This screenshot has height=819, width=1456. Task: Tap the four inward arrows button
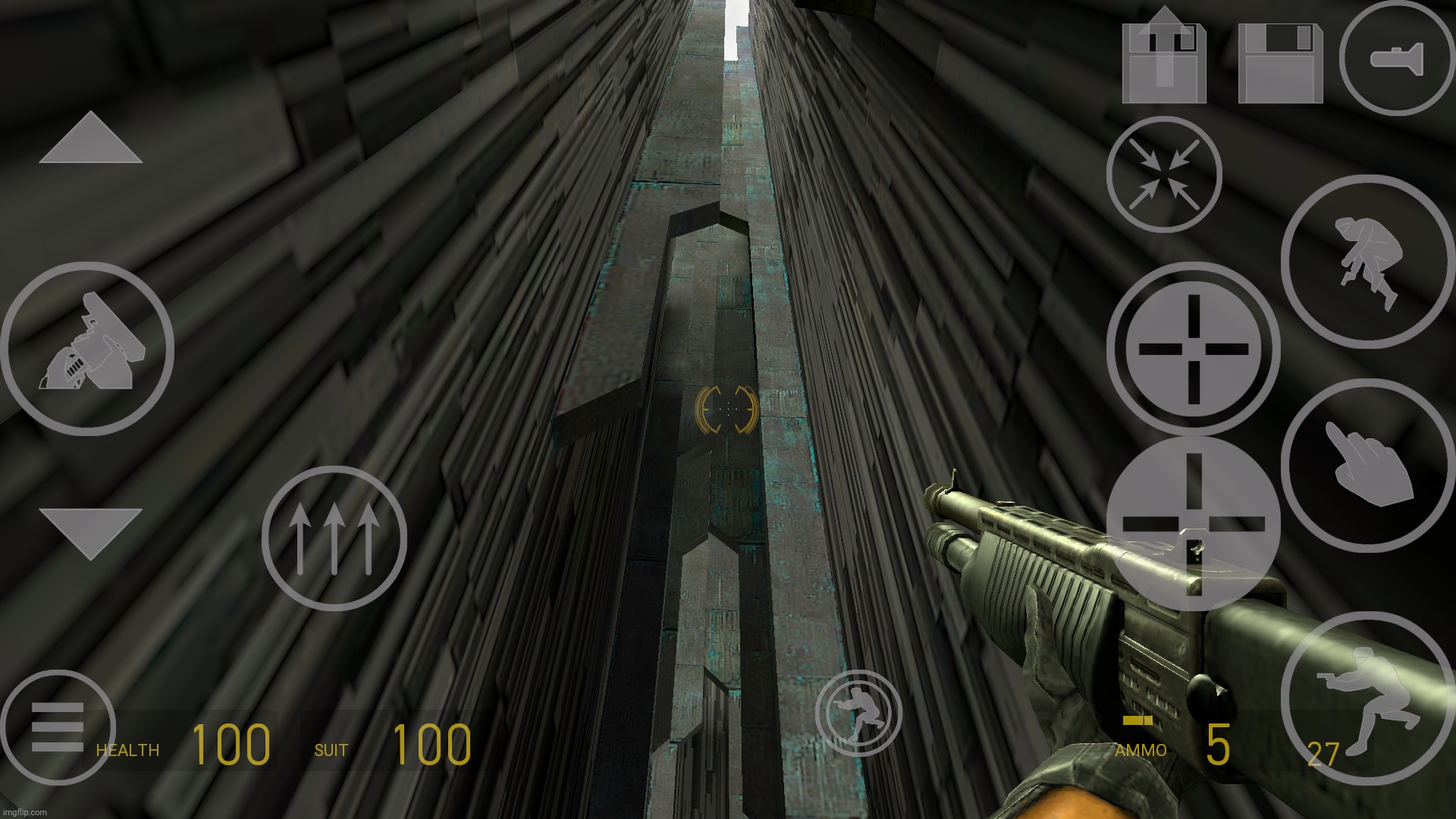click(1163, 174)
